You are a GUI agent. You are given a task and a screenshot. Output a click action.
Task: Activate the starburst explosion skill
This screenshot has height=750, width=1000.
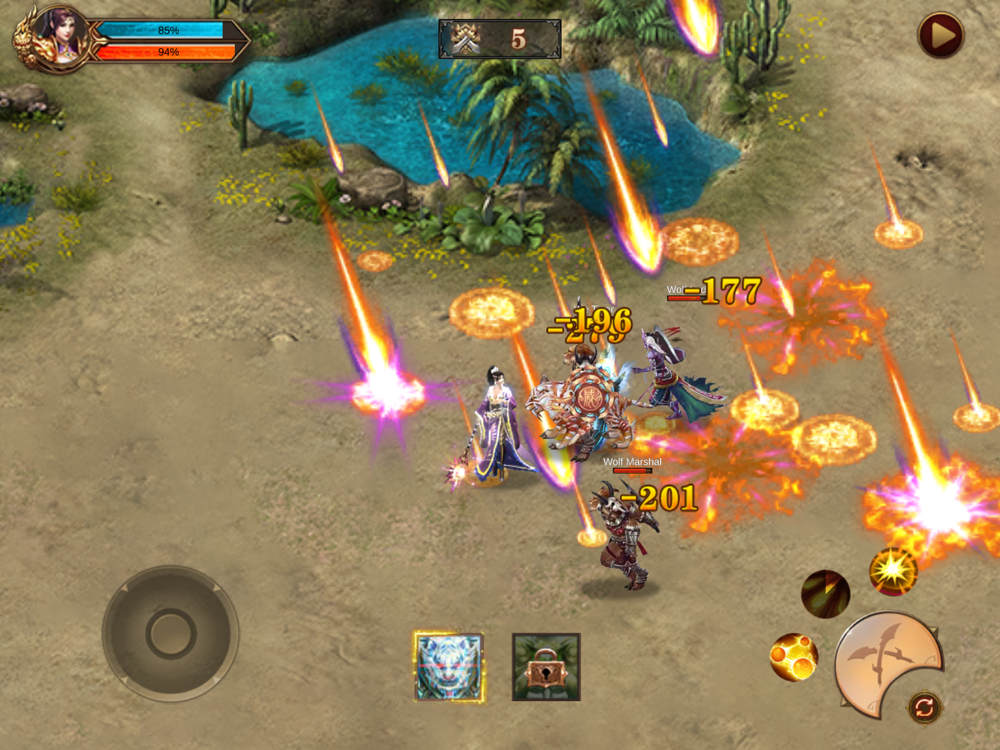point(892,571)
